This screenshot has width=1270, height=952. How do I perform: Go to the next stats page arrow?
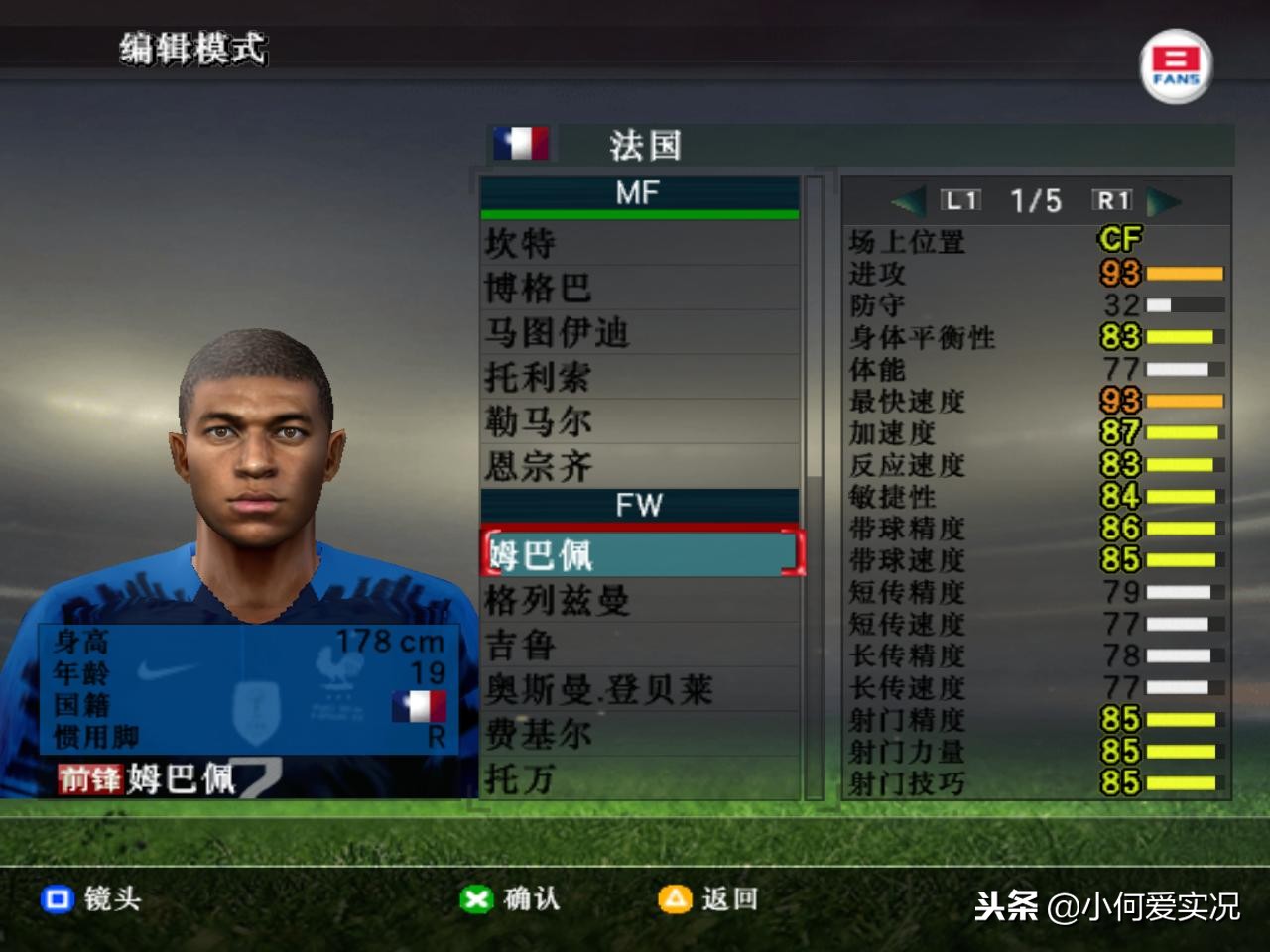click(1165, 202)
